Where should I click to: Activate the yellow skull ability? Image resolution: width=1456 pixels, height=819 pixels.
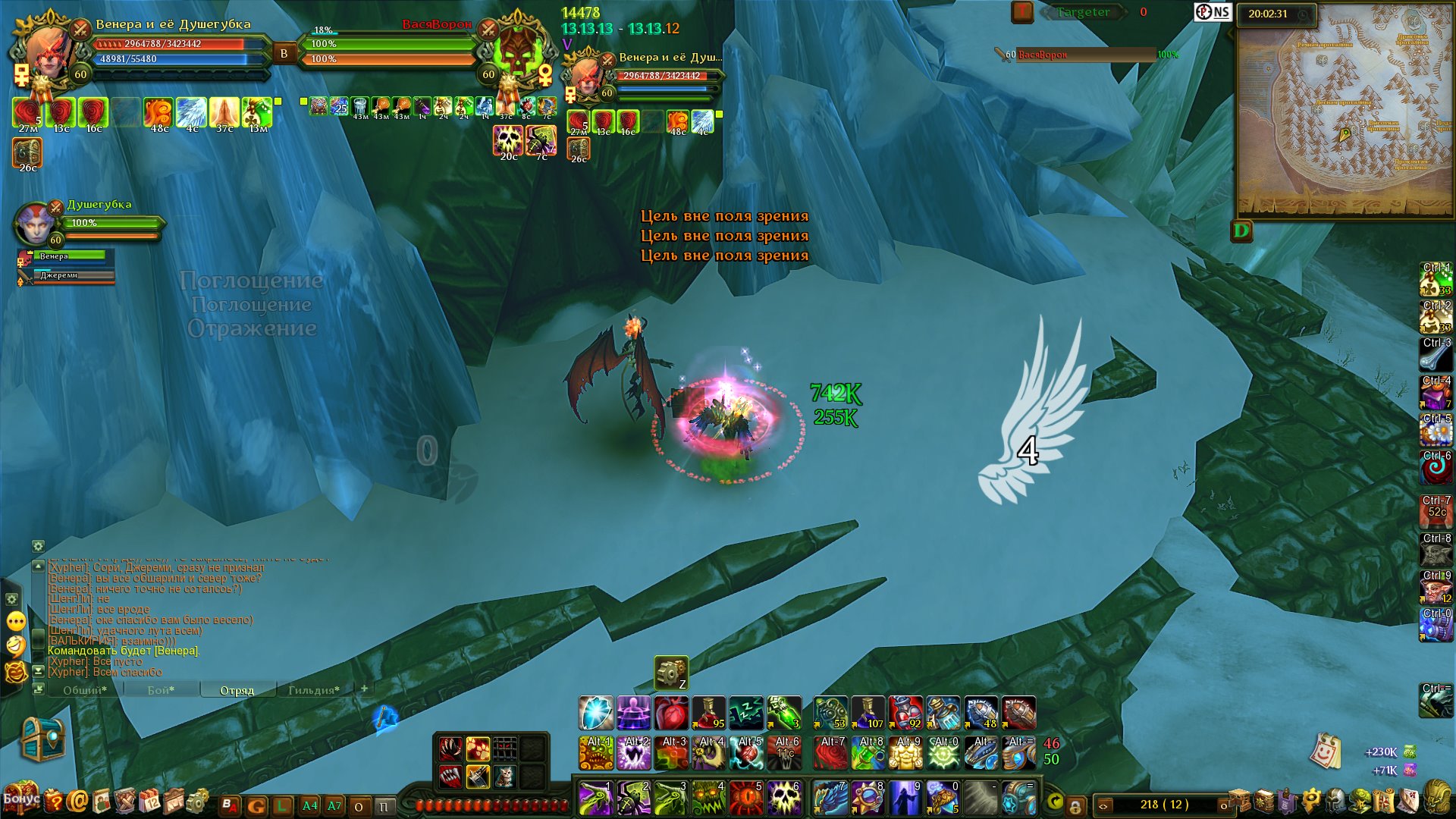(784, 799)
